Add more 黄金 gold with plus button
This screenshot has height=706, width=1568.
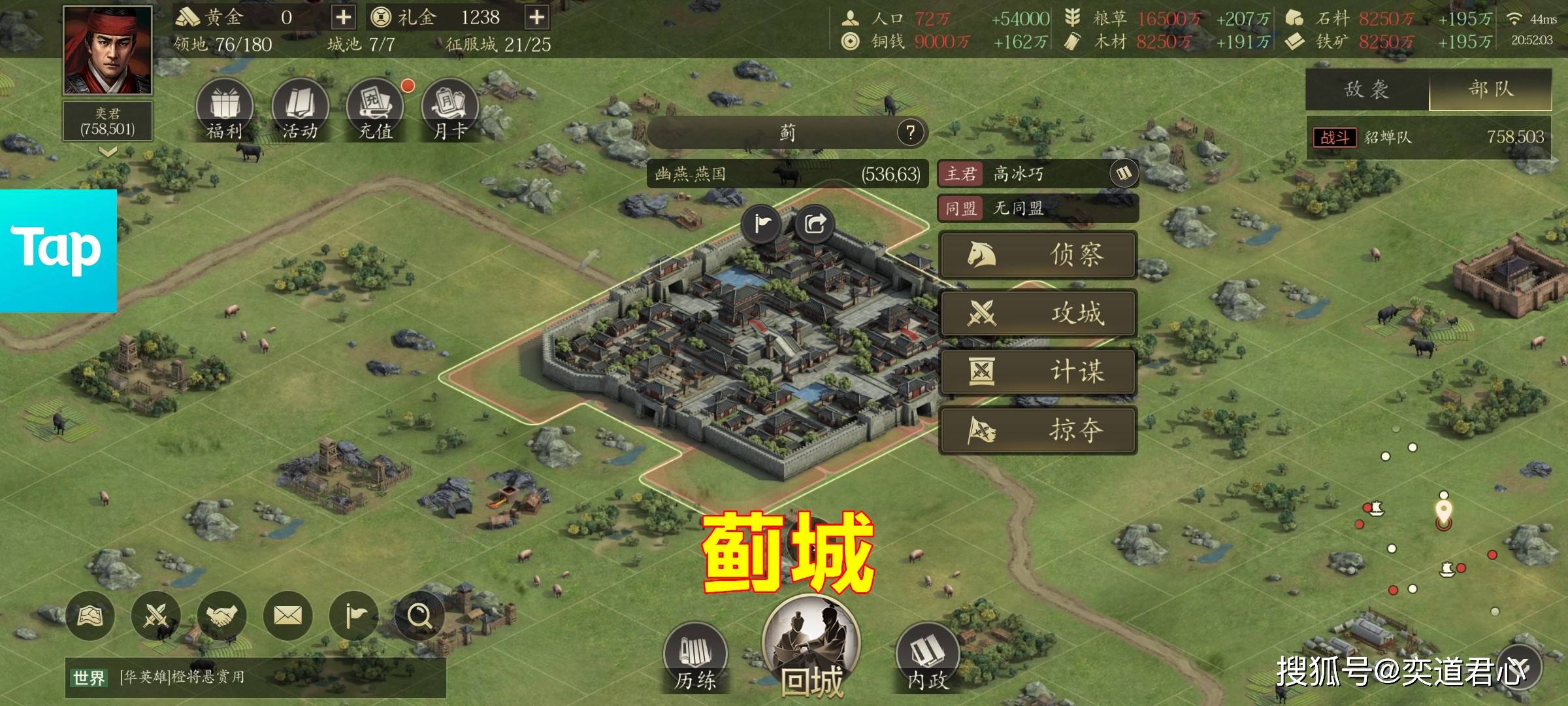343,18
